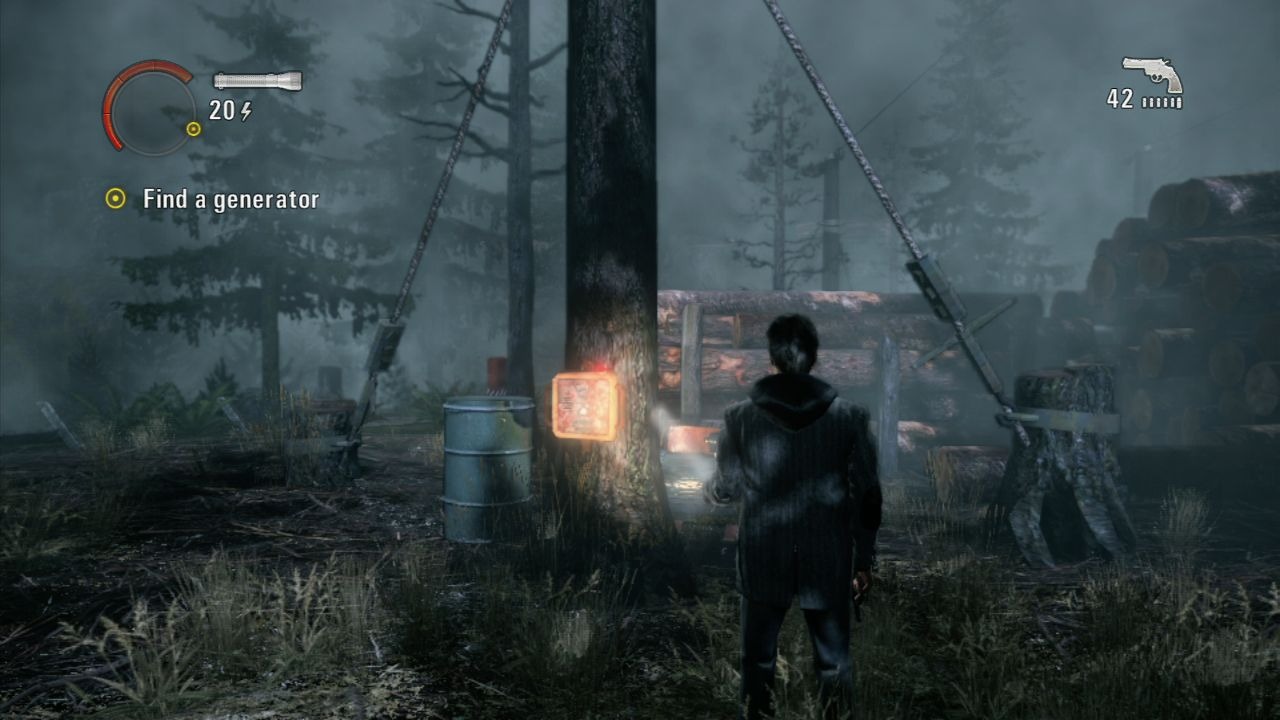1280x720 pixels.
Task: Open the "Find a generator" objective
Action: [x=230, y=199]
